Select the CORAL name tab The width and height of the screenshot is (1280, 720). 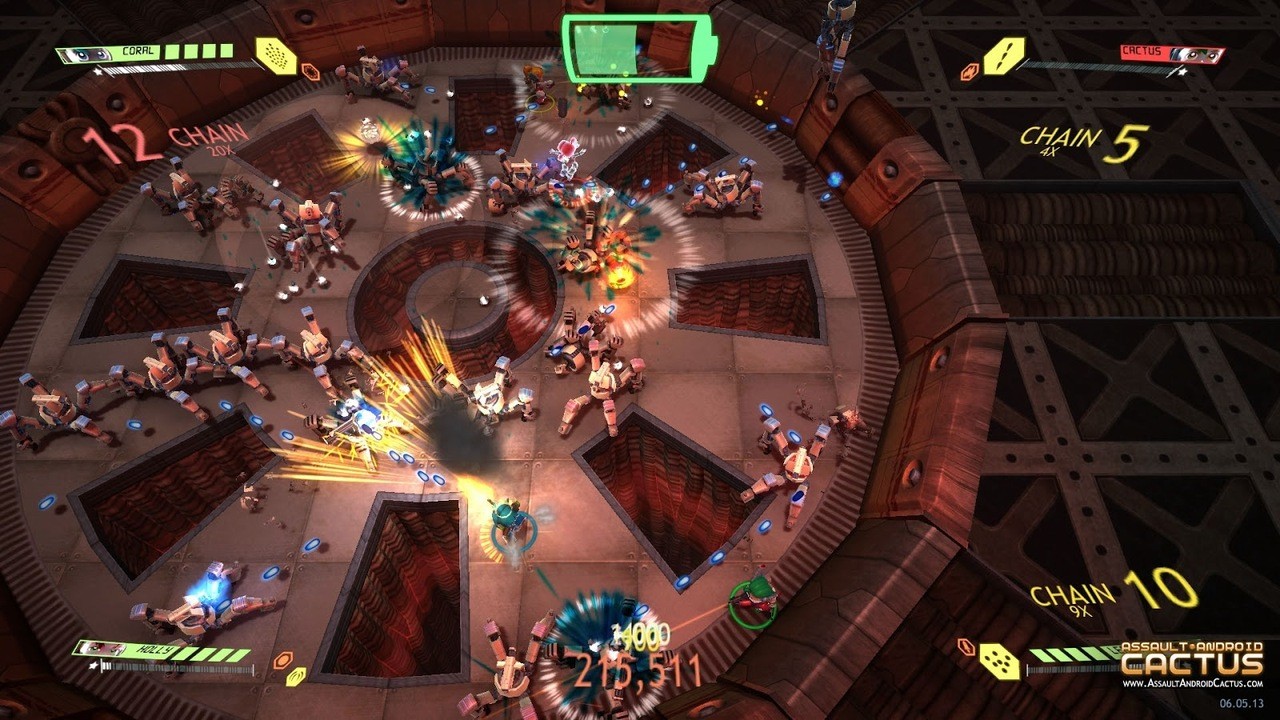click(137, 51)
